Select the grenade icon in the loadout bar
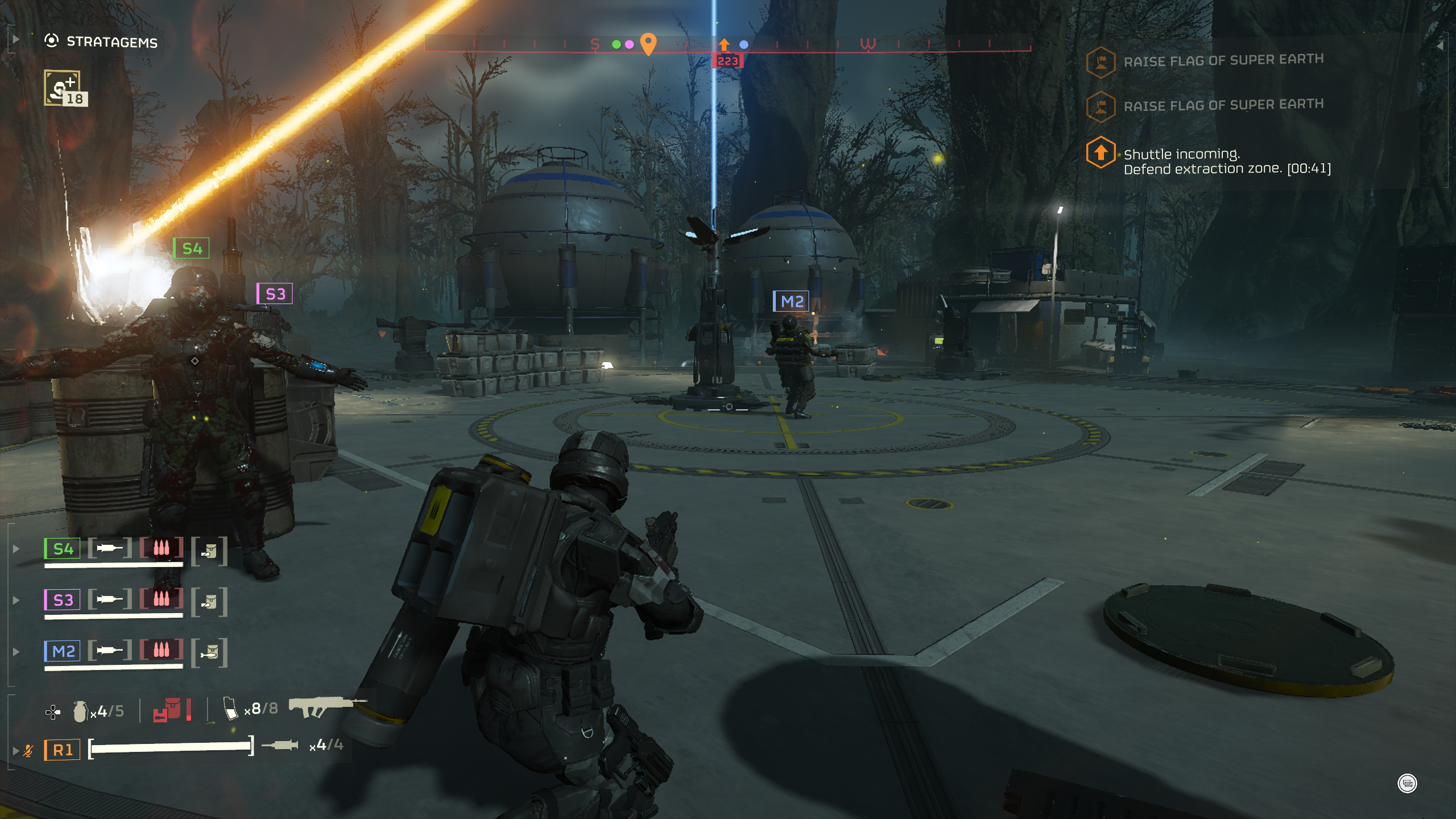This screenshot has width=1456, height=819. (x=80, y=711)
